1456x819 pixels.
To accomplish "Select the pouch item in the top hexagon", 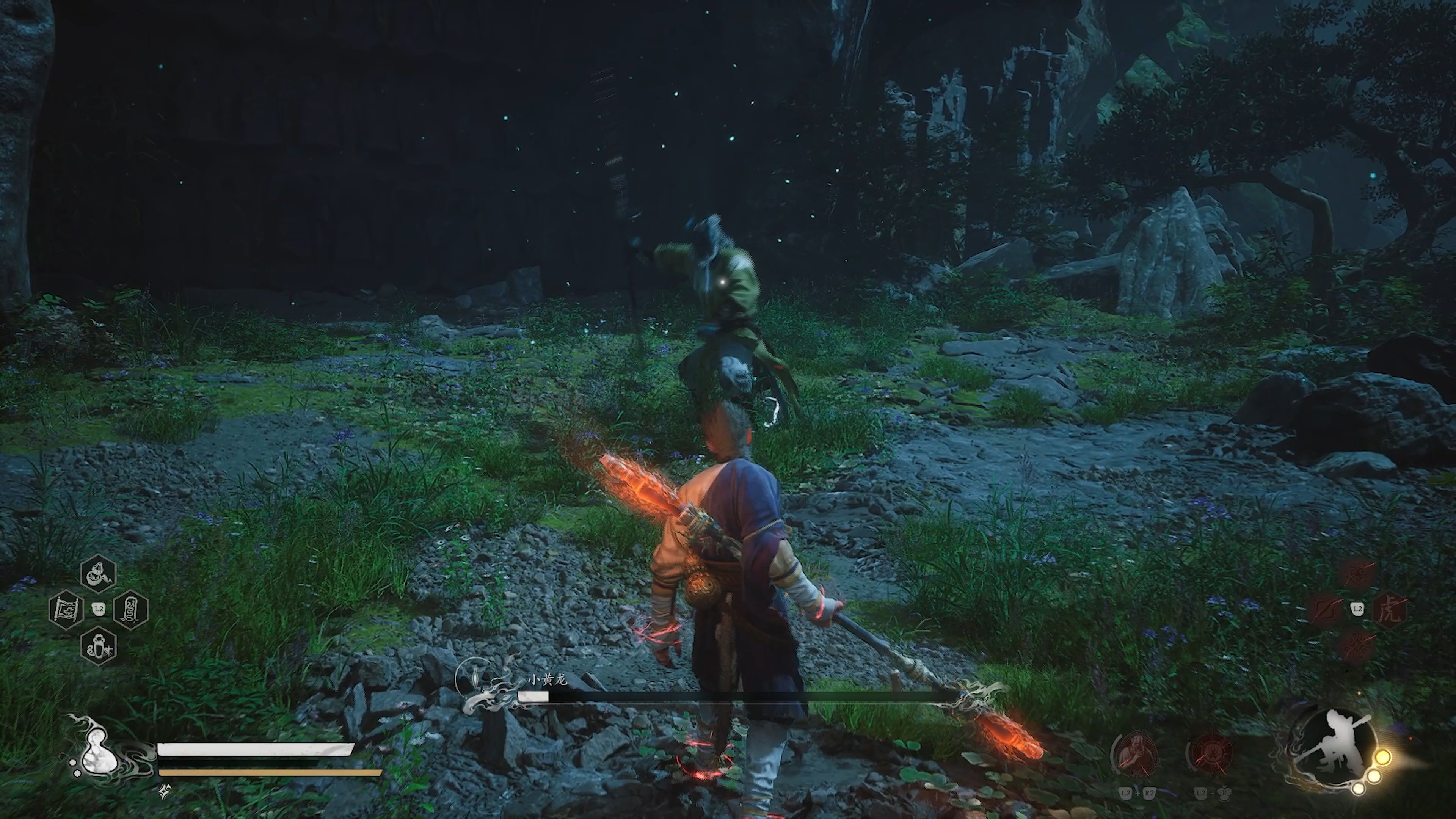I will [98, 574].
